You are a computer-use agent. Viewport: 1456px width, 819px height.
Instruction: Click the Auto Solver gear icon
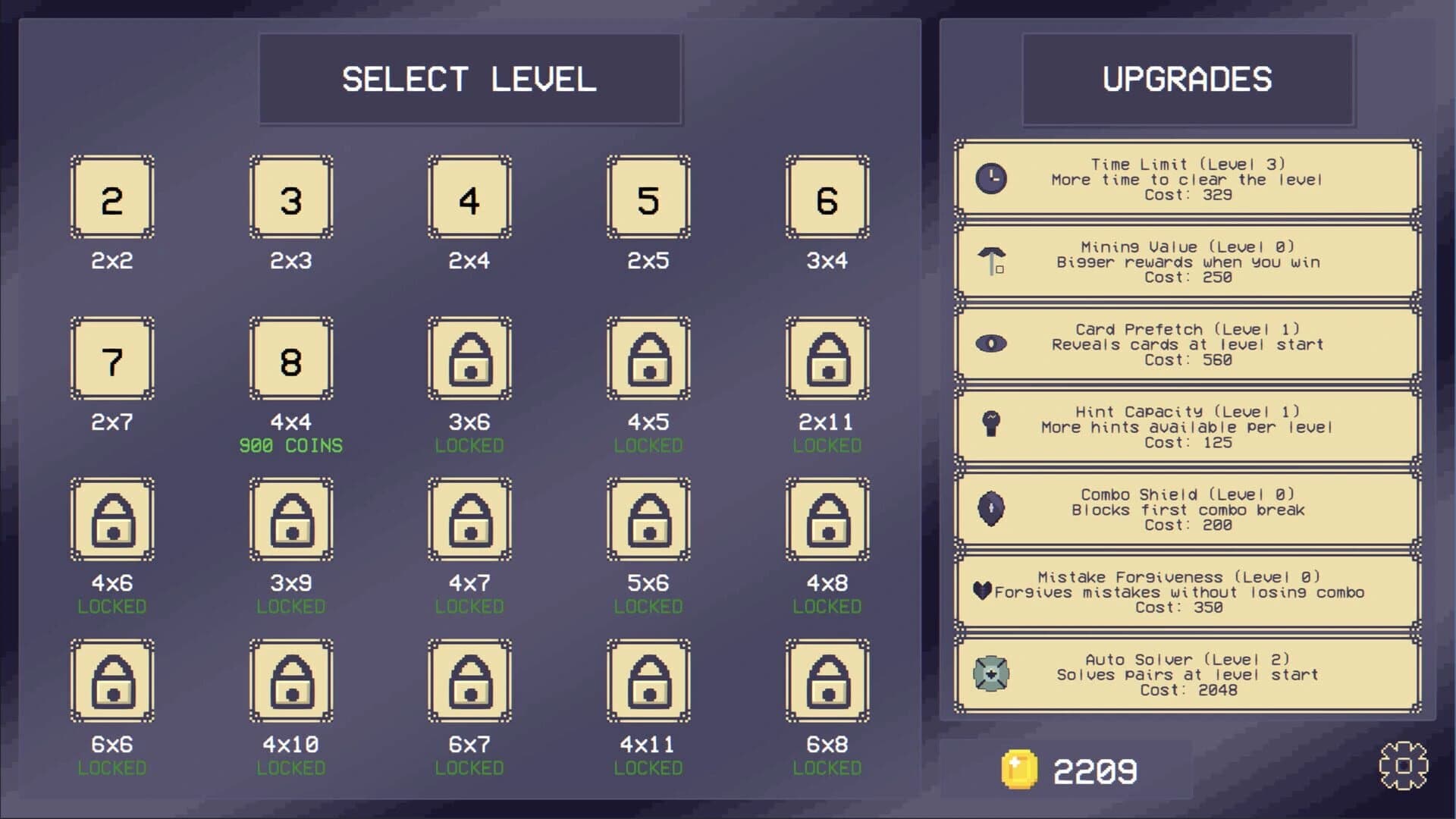click(991, 674)
